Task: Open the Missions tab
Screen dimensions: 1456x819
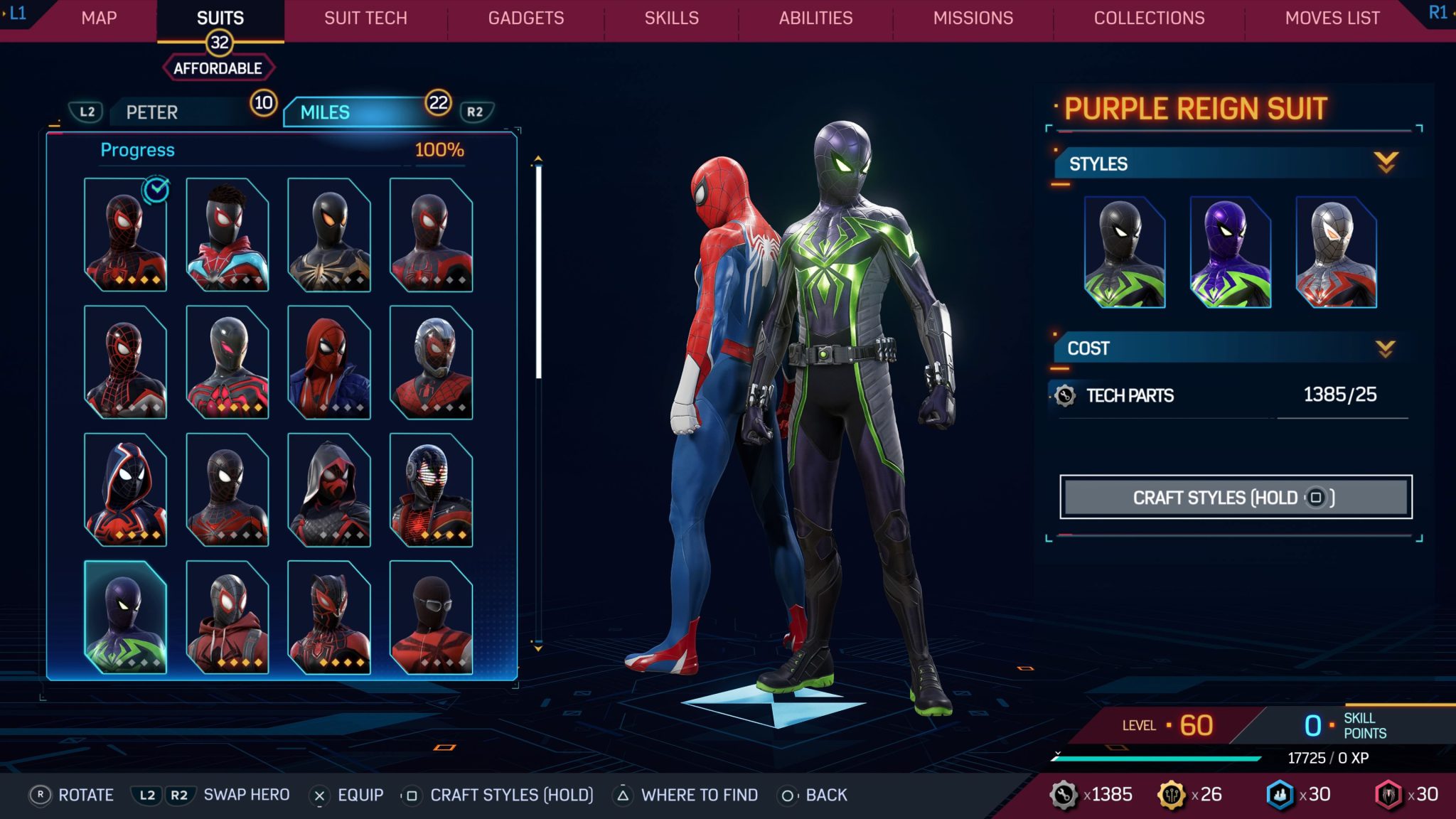Action: [973, 18]
